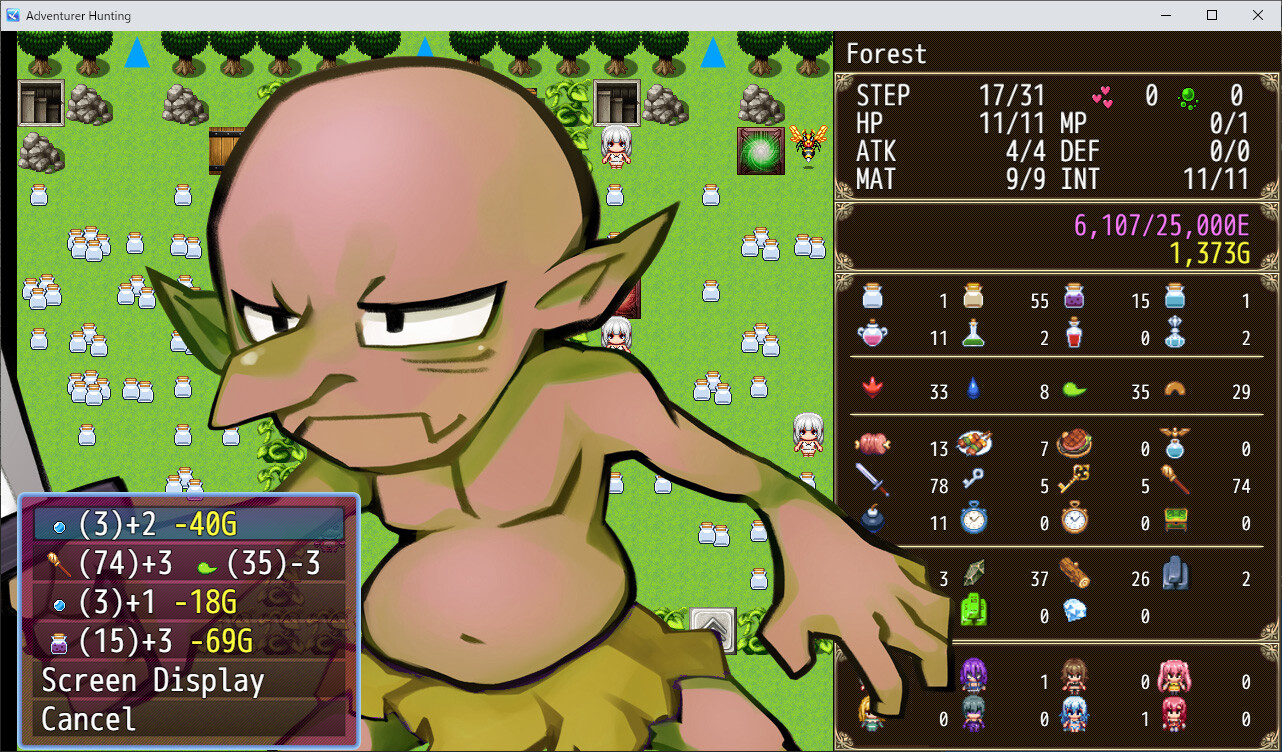Screen dimensions: 1282x752
Task: Buy the purple potion offer for 69G
Action: point(188,641)
